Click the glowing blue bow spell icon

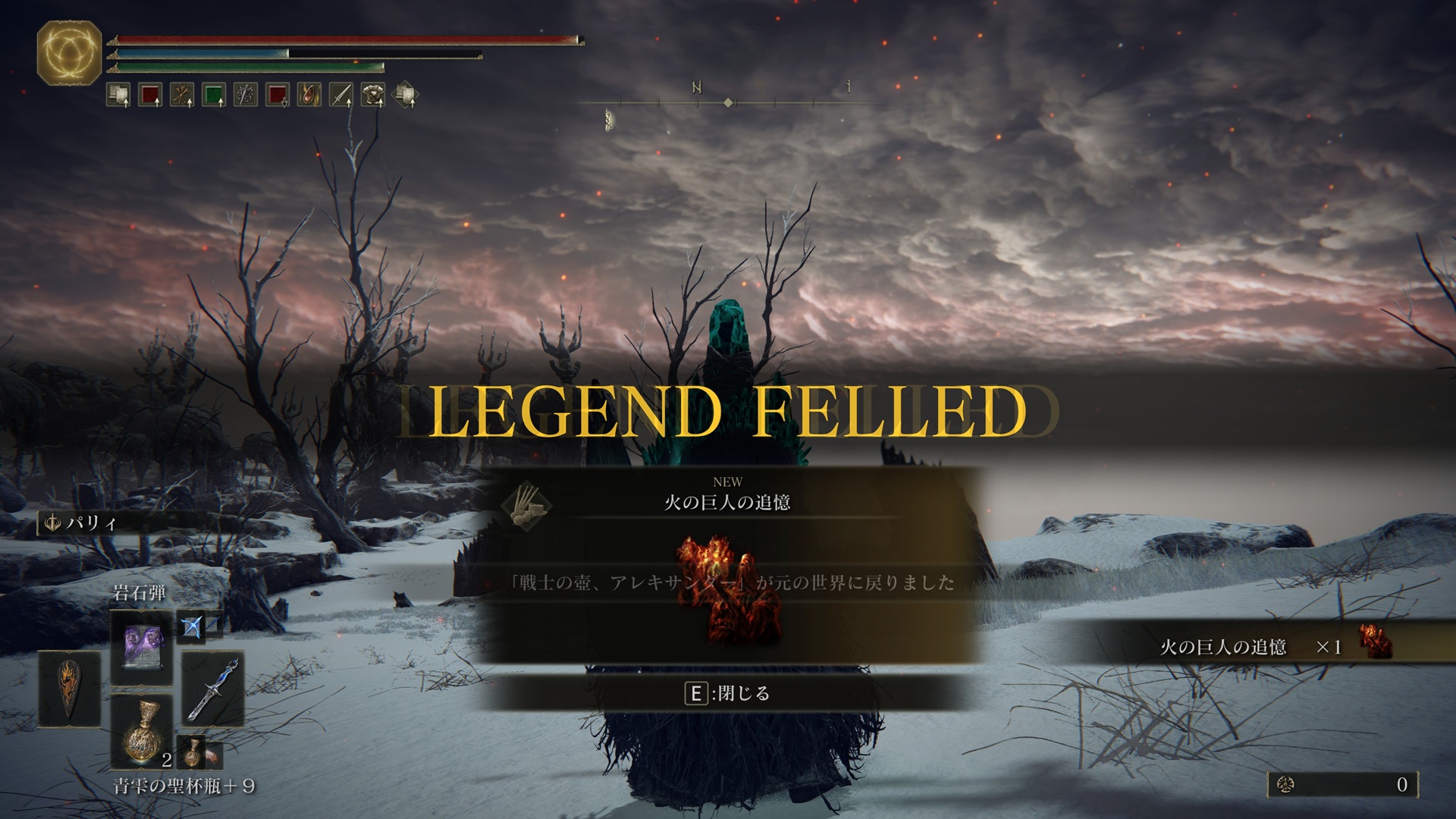pyautogui.click(x=193, y=626)
